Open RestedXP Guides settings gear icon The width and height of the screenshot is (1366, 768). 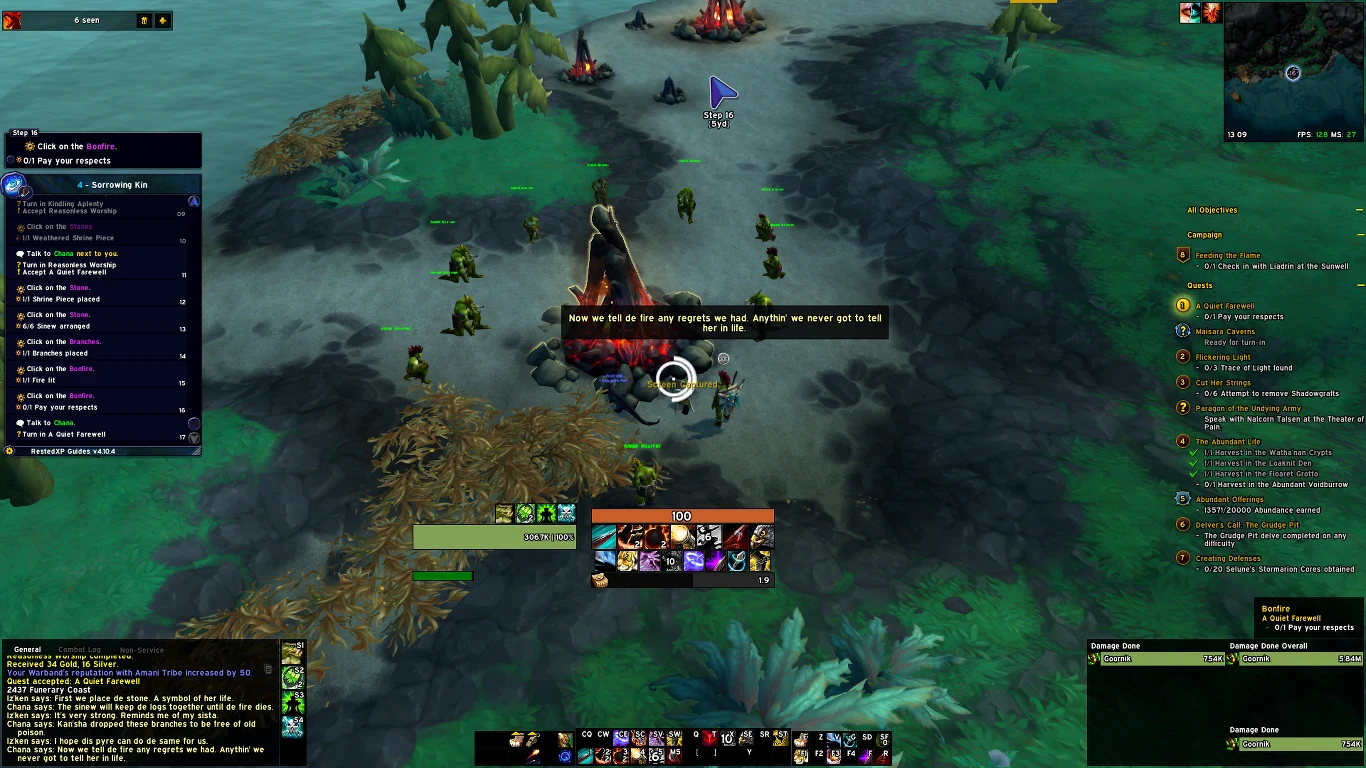[x=10, y=451]
